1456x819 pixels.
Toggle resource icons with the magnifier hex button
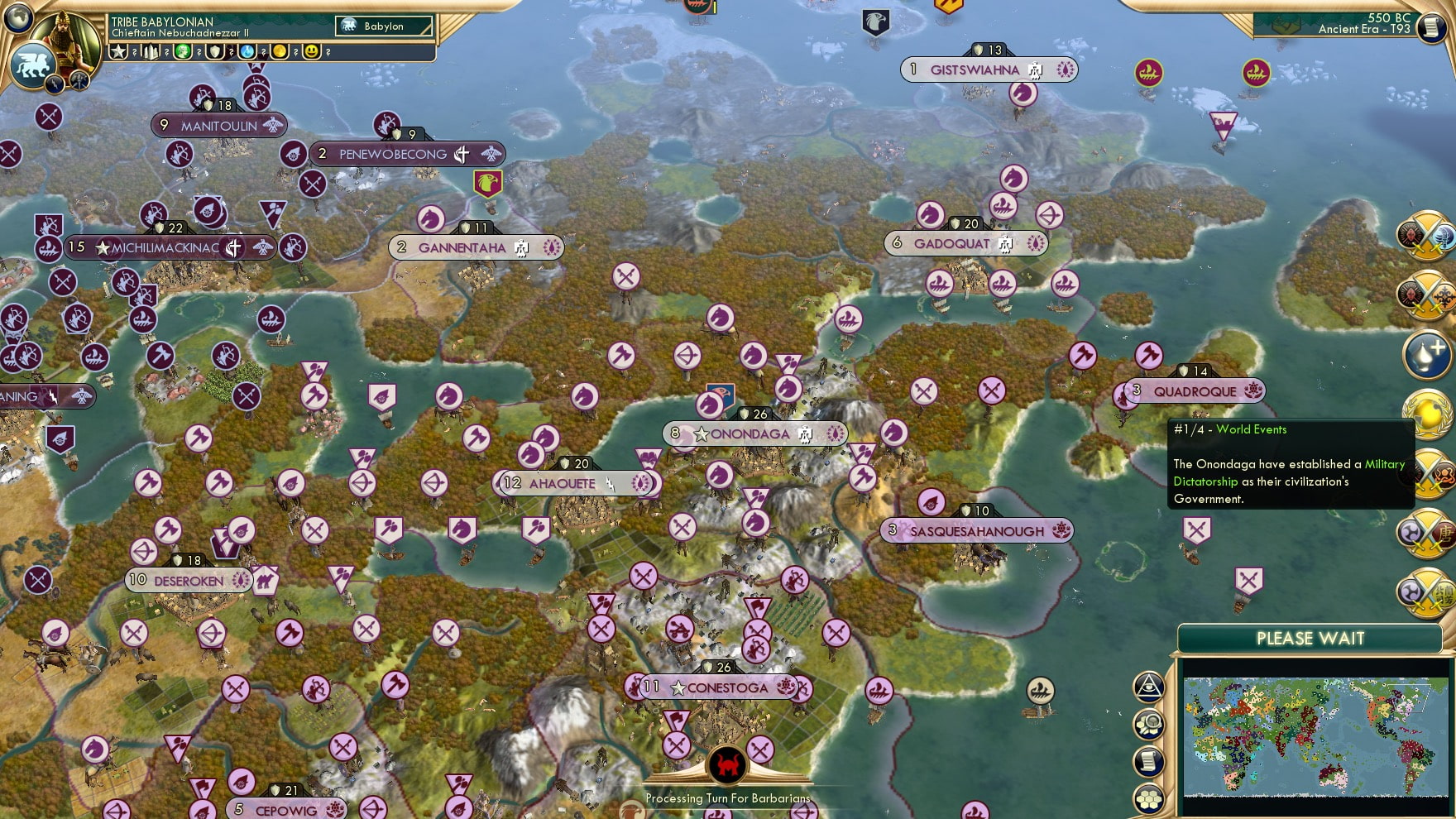pyautogui.click(x=1148, y=724)
